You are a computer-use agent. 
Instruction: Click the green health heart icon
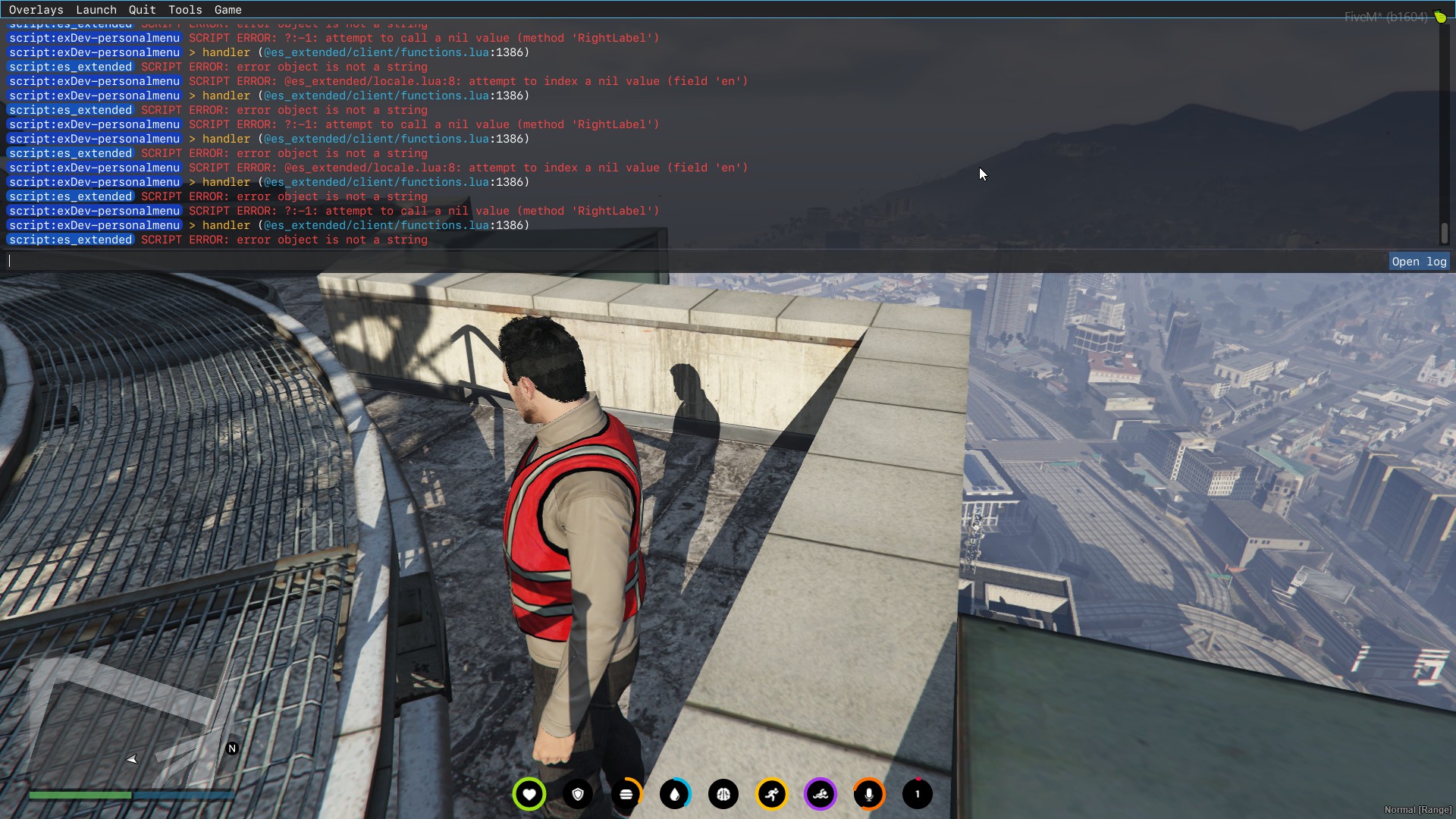529,794
